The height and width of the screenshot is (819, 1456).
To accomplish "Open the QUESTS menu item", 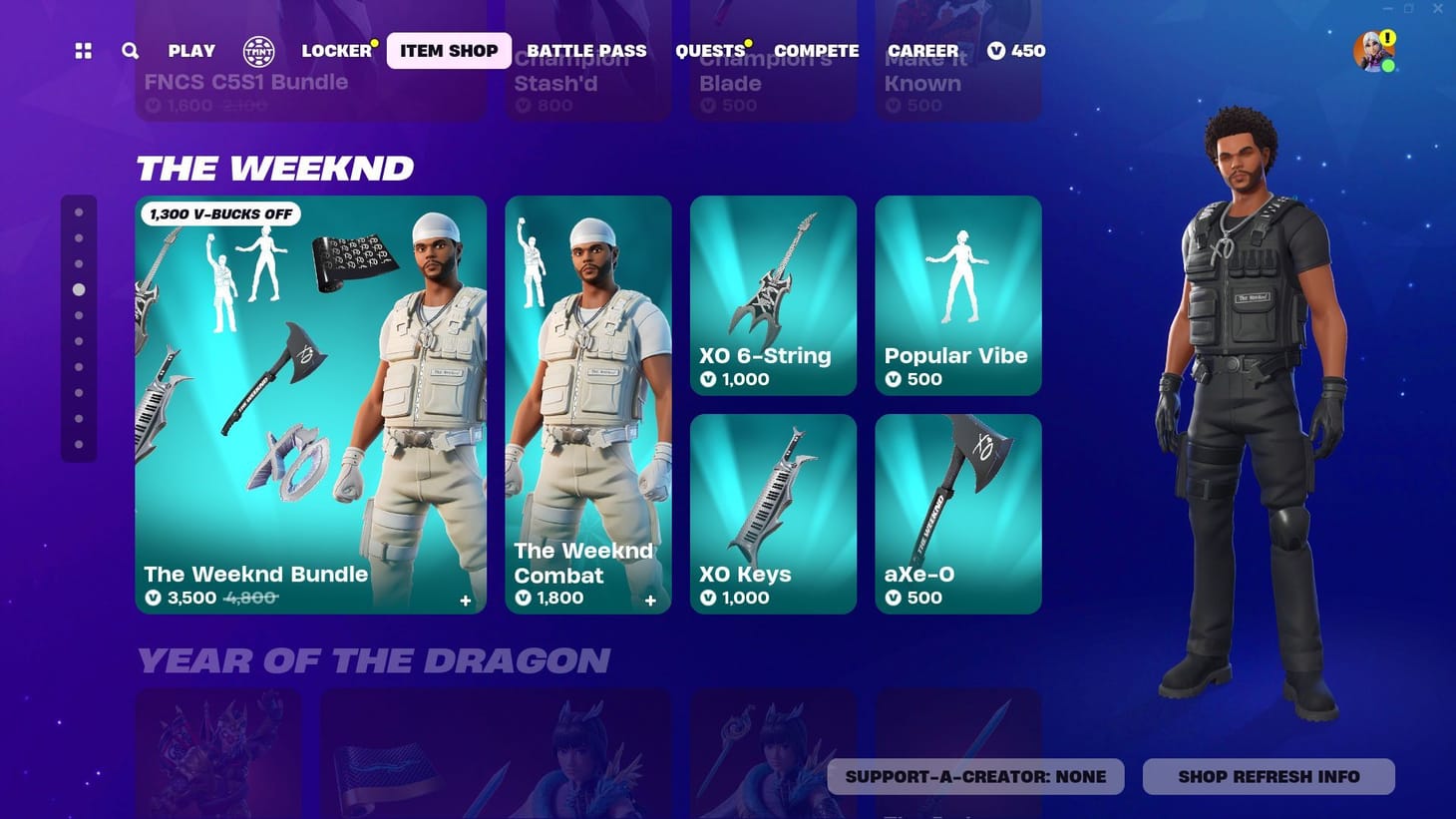I will [x=710, y=50].
